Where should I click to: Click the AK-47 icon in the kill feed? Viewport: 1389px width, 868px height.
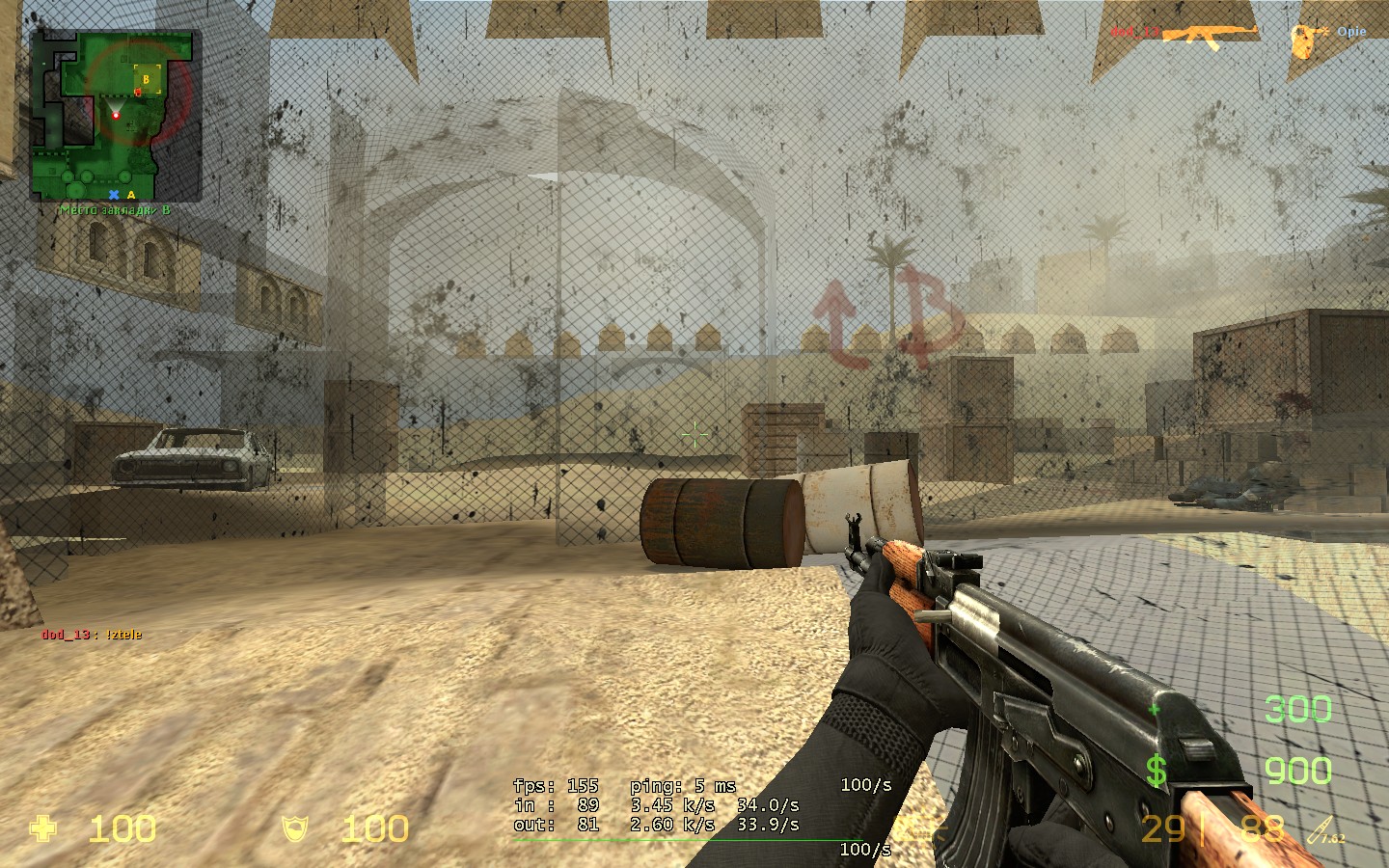pos(1209,35)
